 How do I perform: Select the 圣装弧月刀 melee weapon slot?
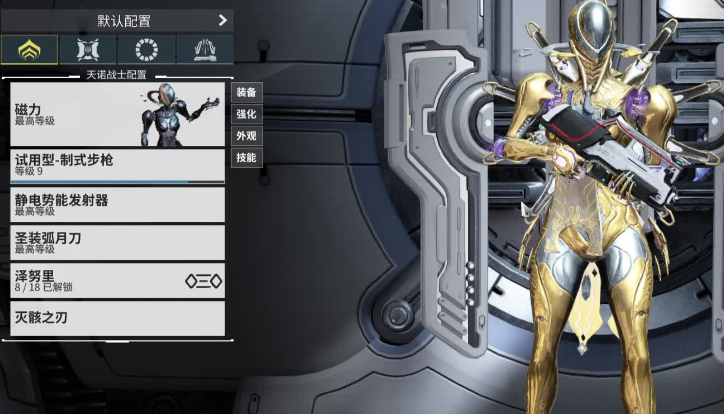pos(117,242)
